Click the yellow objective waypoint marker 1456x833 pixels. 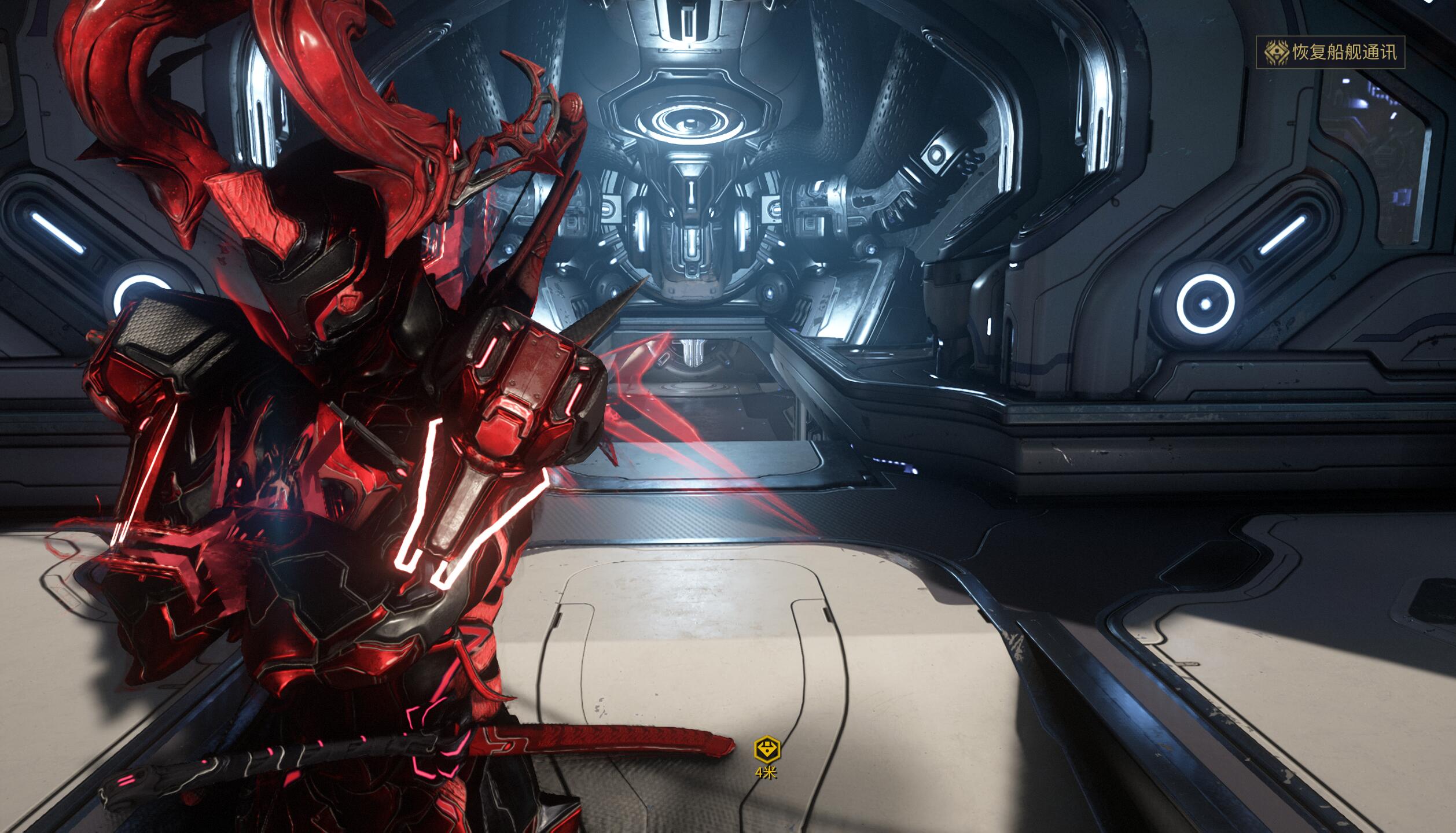(767, 750)
